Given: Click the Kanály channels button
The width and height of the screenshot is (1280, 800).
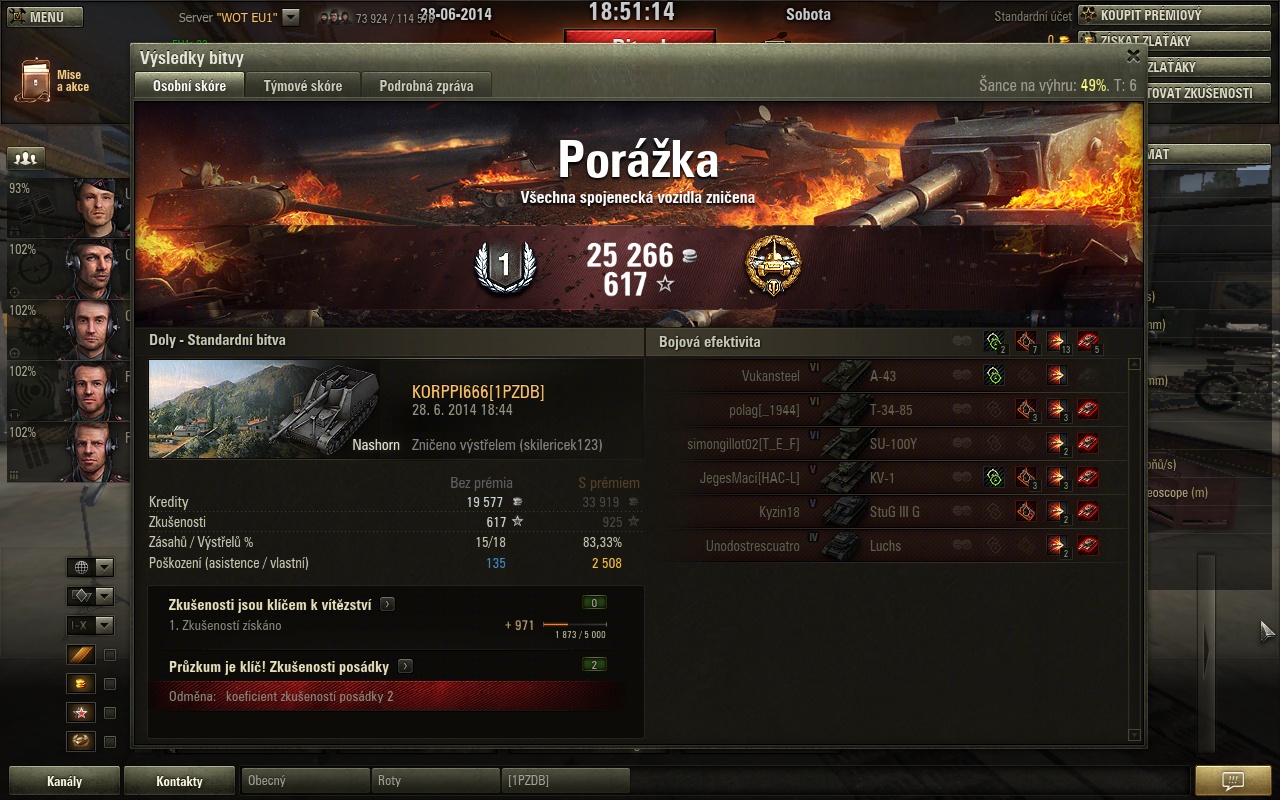Looking at the screenshot, I should pyautogui.click(x=65, y=781).
